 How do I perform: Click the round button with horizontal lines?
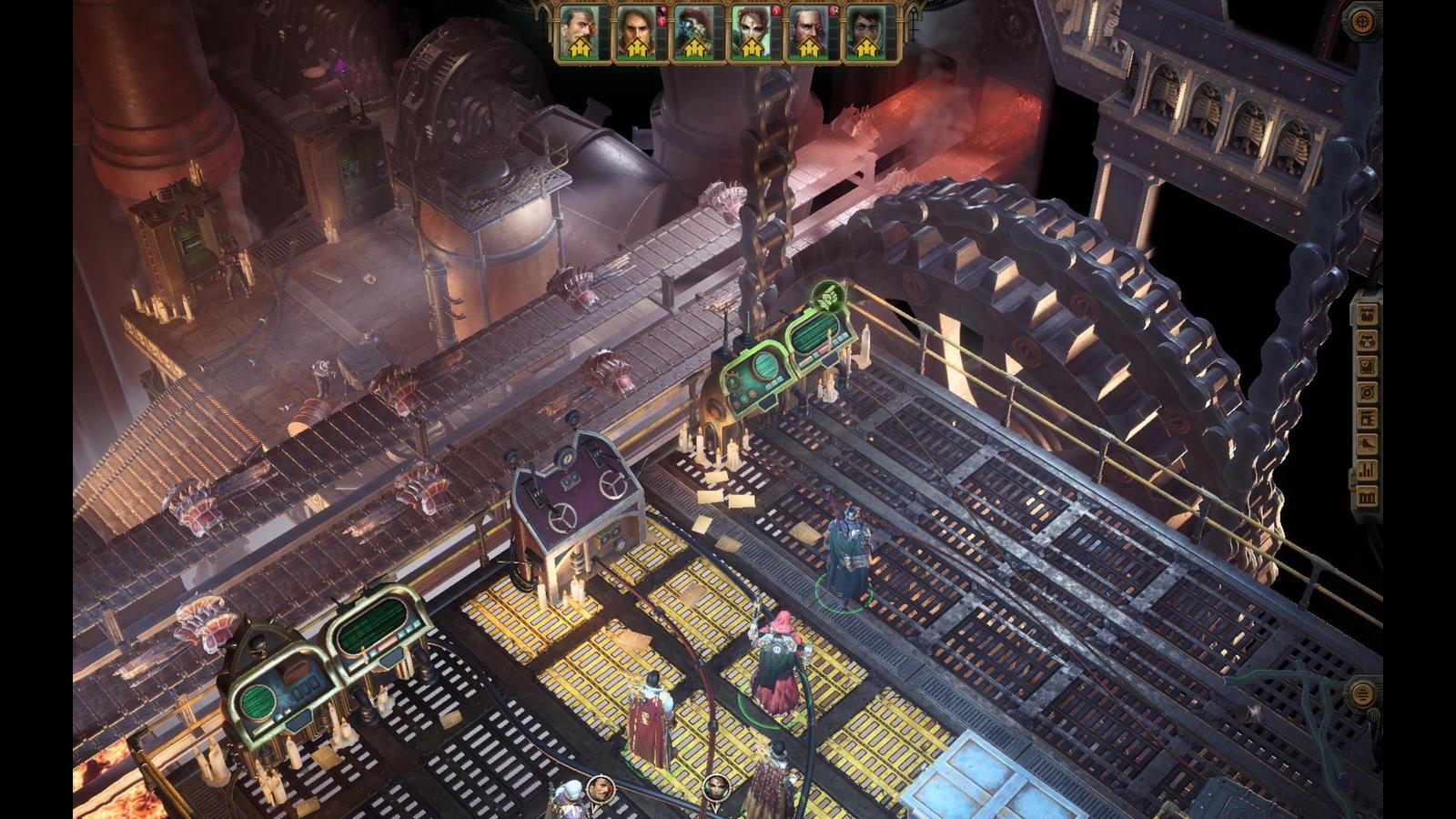click(x=1362, y=694)
